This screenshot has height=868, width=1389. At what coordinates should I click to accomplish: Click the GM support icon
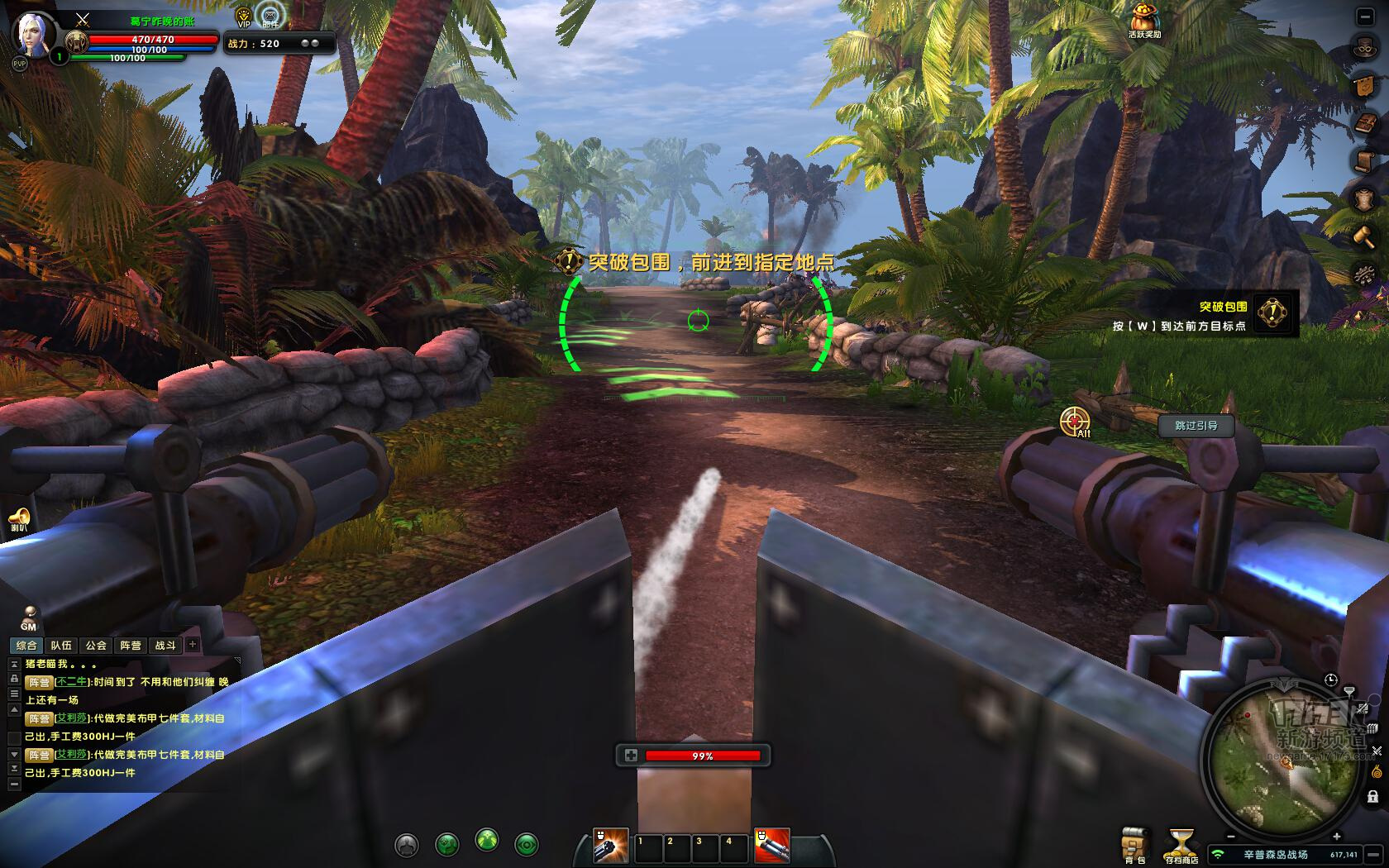tap(29, 618)
